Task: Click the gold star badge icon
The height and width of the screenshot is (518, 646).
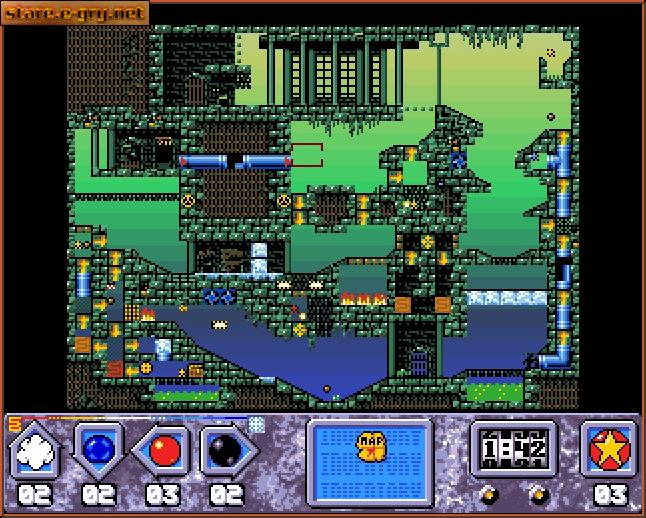Action: tap(609, 449)
